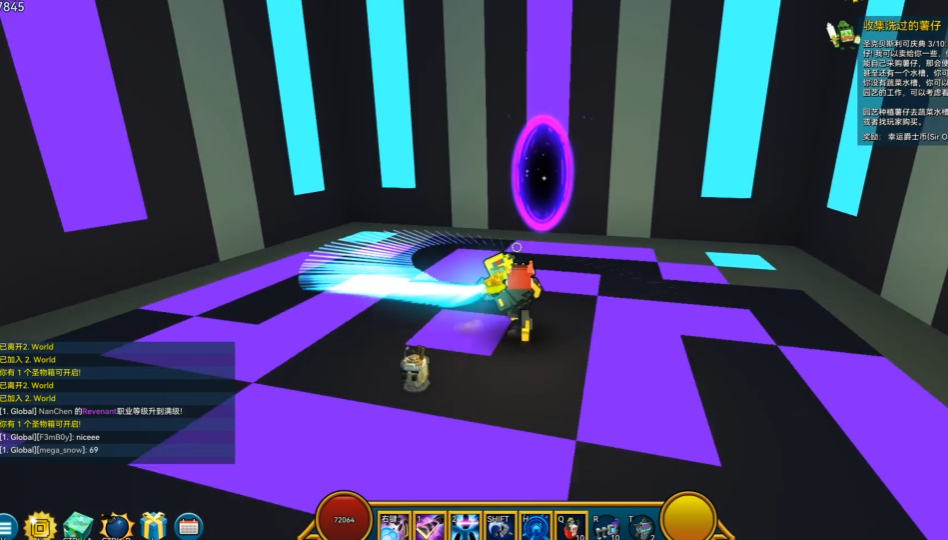Activate the right-click basic attack ability
The image size is (948, 540).
pos(394,527)
